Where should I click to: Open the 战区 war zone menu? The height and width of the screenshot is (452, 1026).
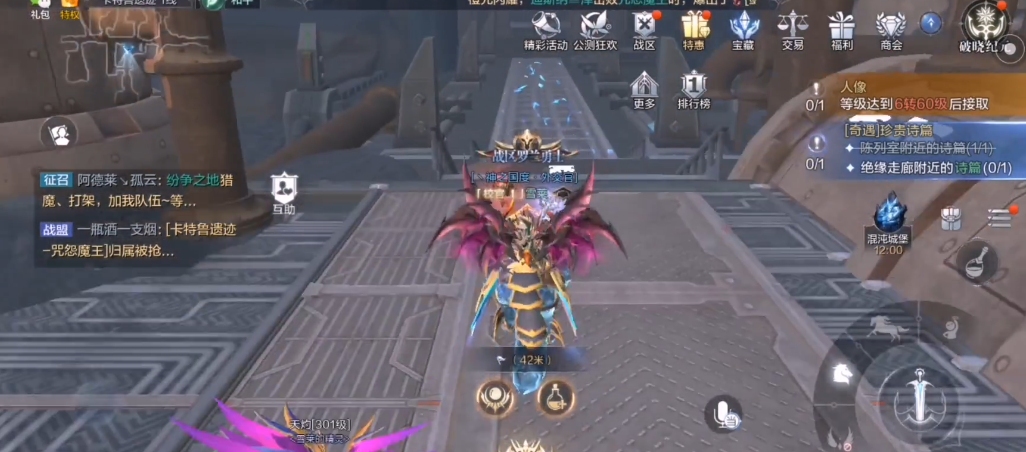[x=644, y=30]
